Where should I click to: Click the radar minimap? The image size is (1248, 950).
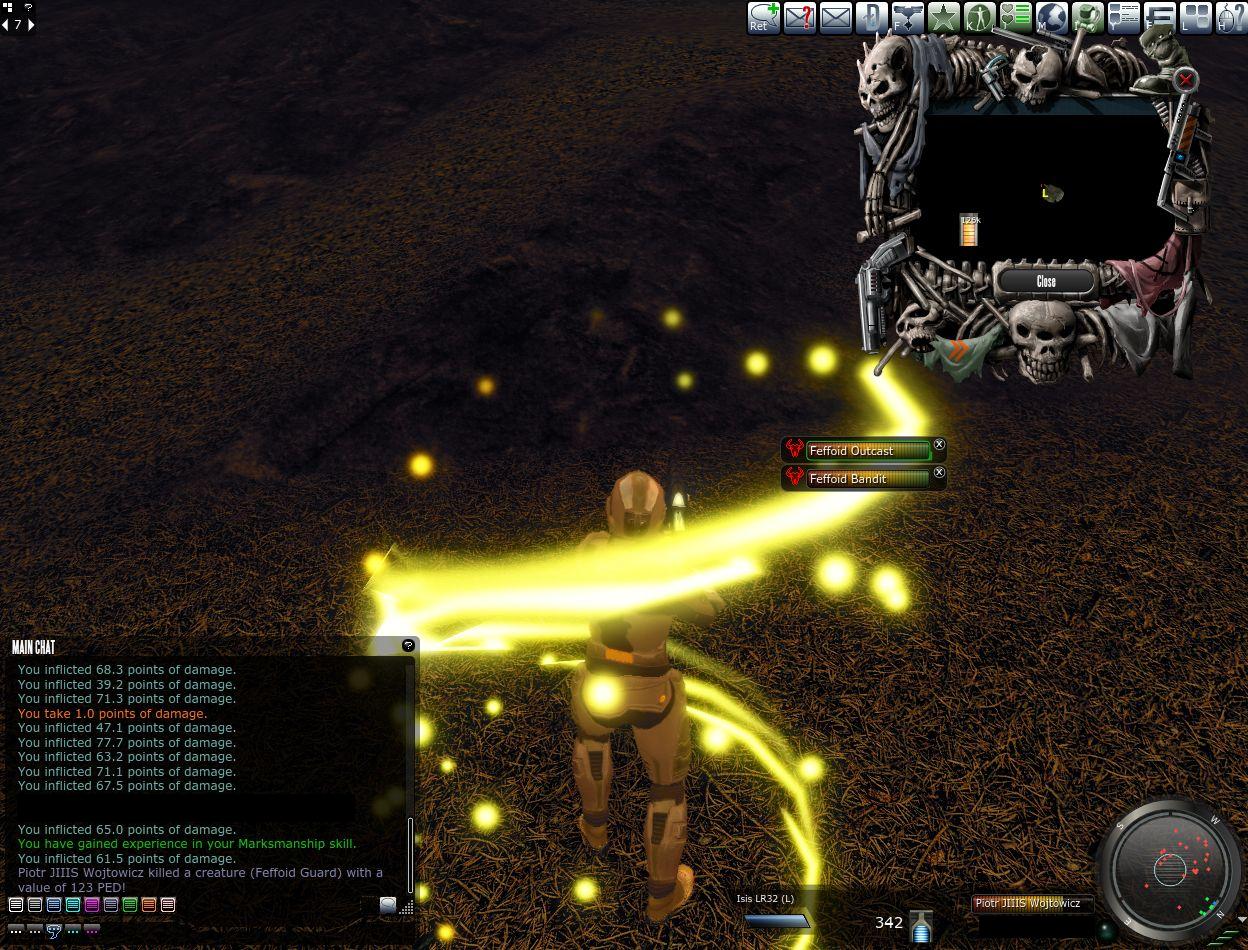(x=1169, y=868)
